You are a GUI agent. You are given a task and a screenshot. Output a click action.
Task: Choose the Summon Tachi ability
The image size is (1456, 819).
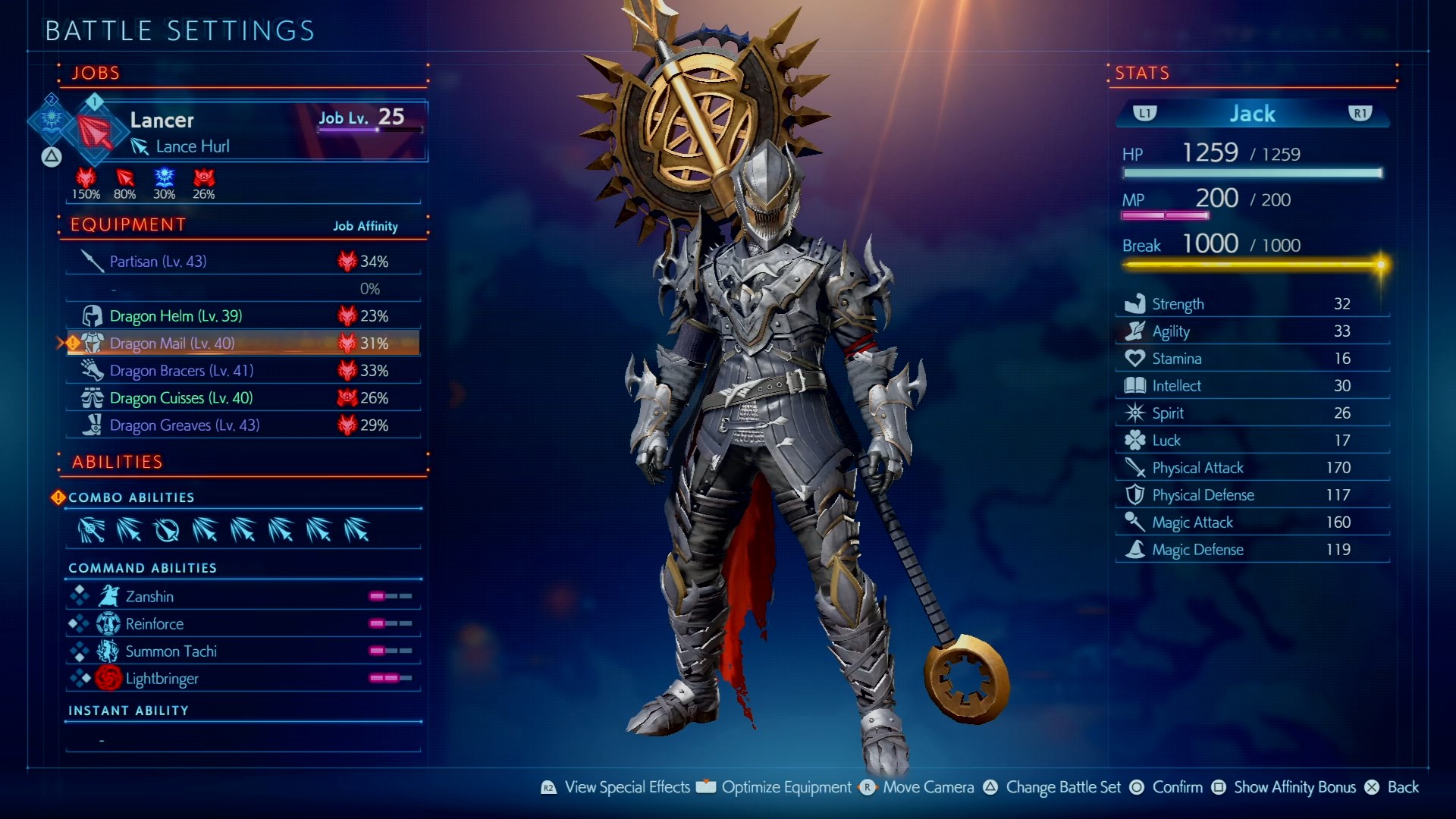point(243,651)
